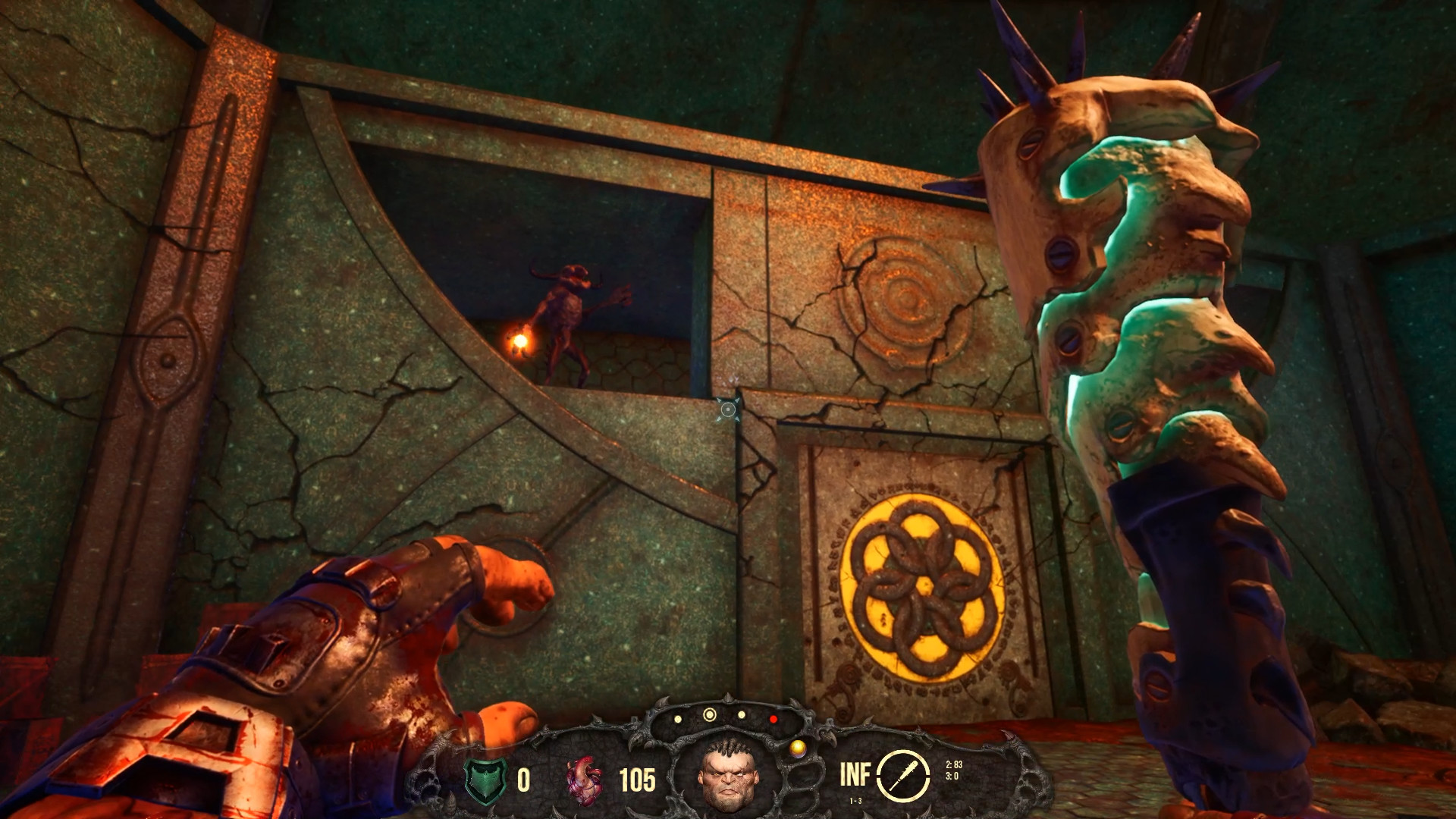Click the 3:0 ammo reserve readout
Viewport: 1456px width, 819px height.
click(x=952, y=774)
